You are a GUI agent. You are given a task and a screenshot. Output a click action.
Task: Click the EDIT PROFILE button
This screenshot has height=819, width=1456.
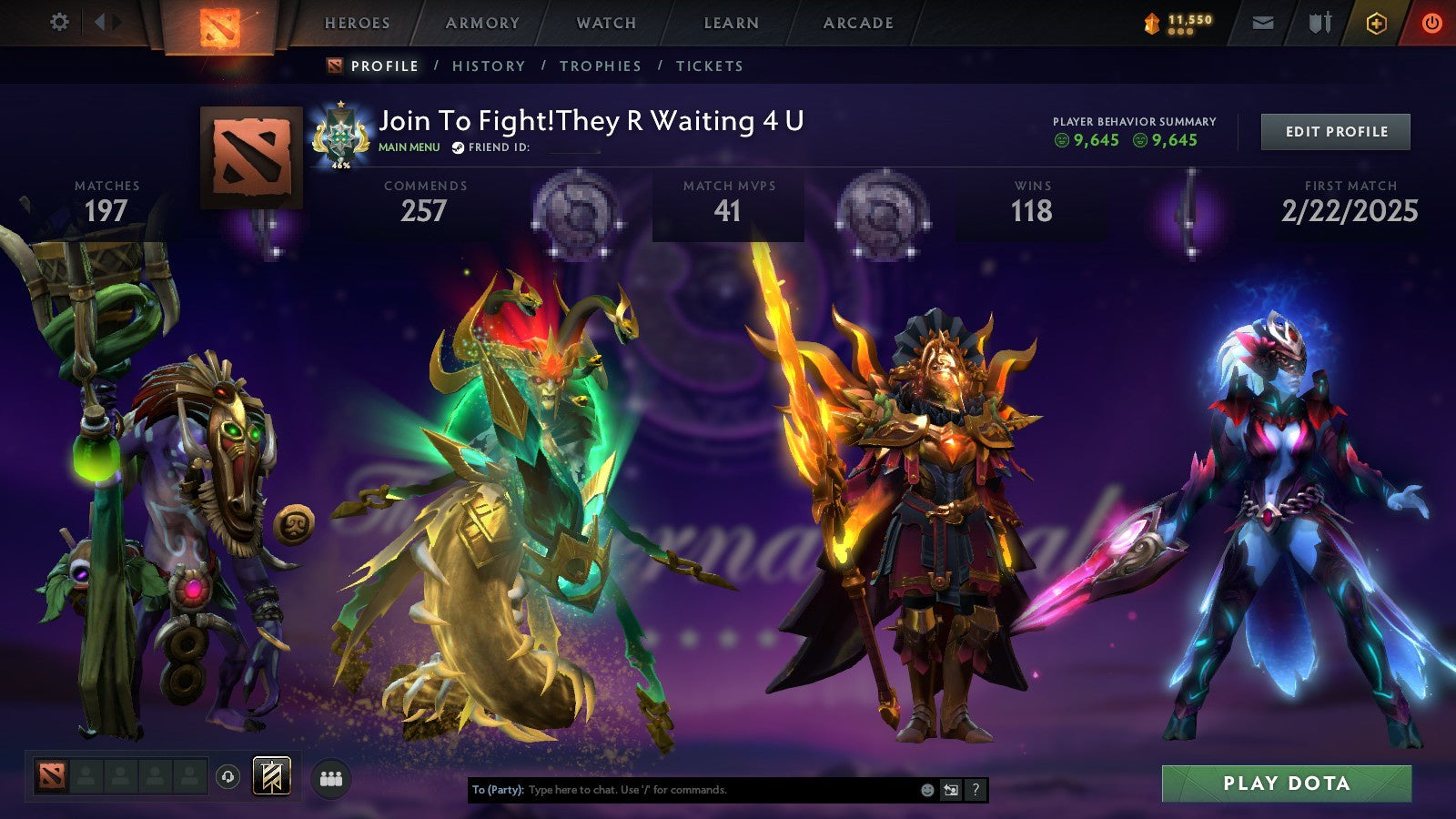click(1334, 131)
